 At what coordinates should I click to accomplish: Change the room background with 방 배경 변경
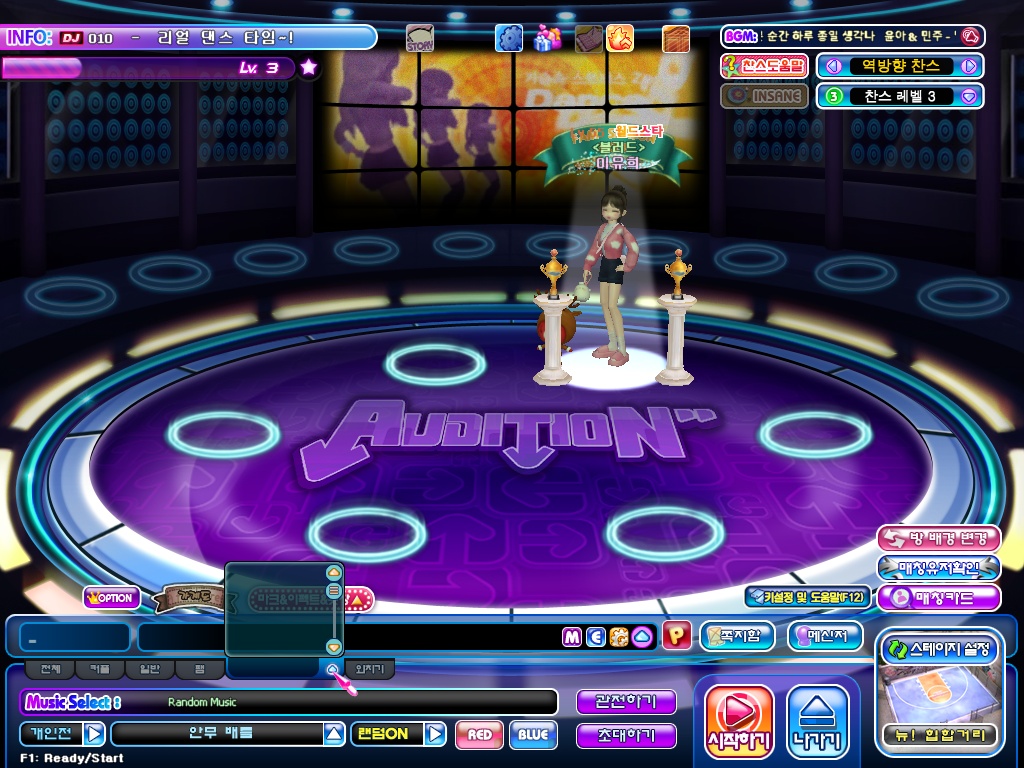[938, 539]
